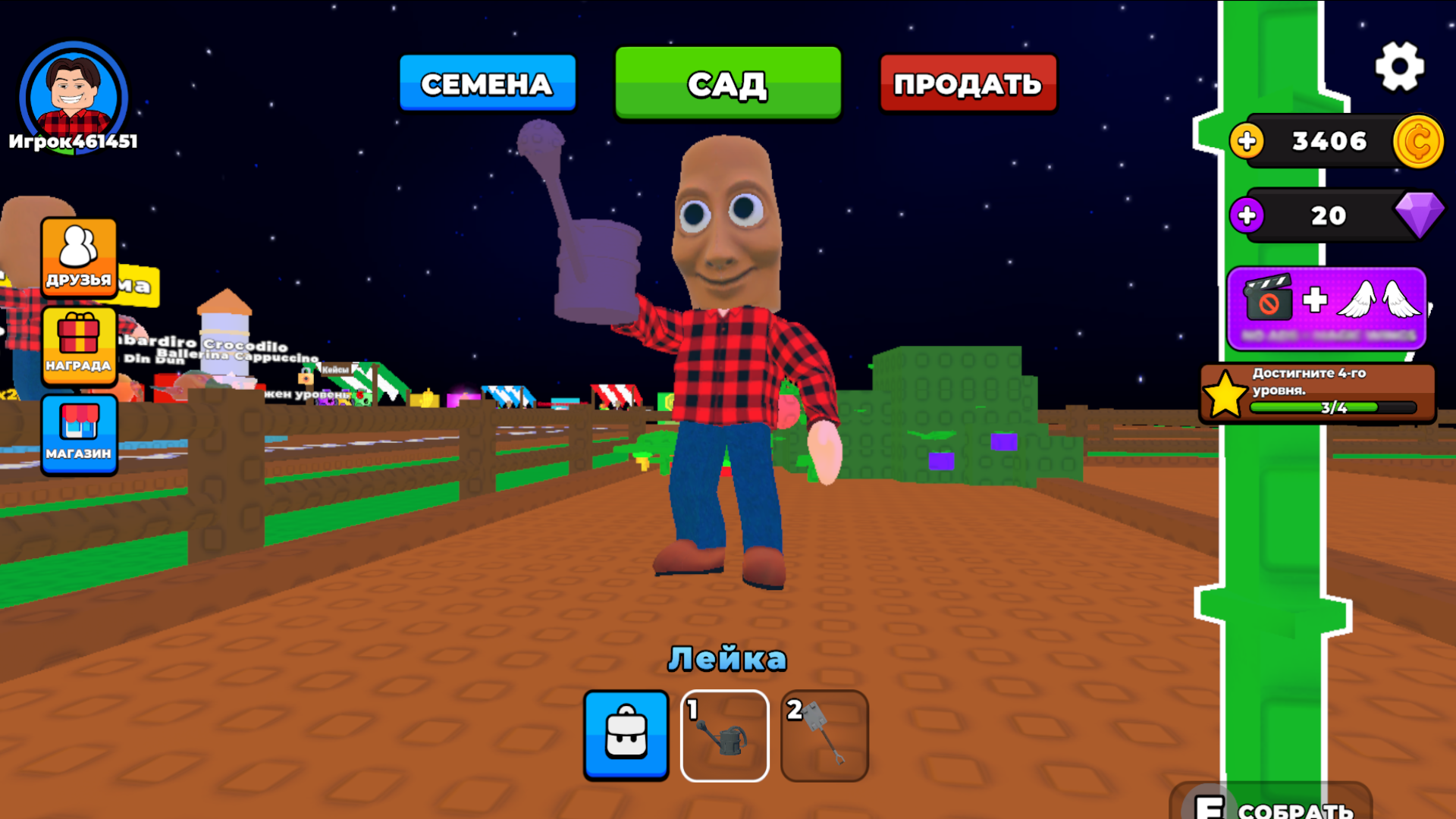Open the СЕМЕНА seeds tab
The image size is (1456, 819).
click(x=487, y=83)
